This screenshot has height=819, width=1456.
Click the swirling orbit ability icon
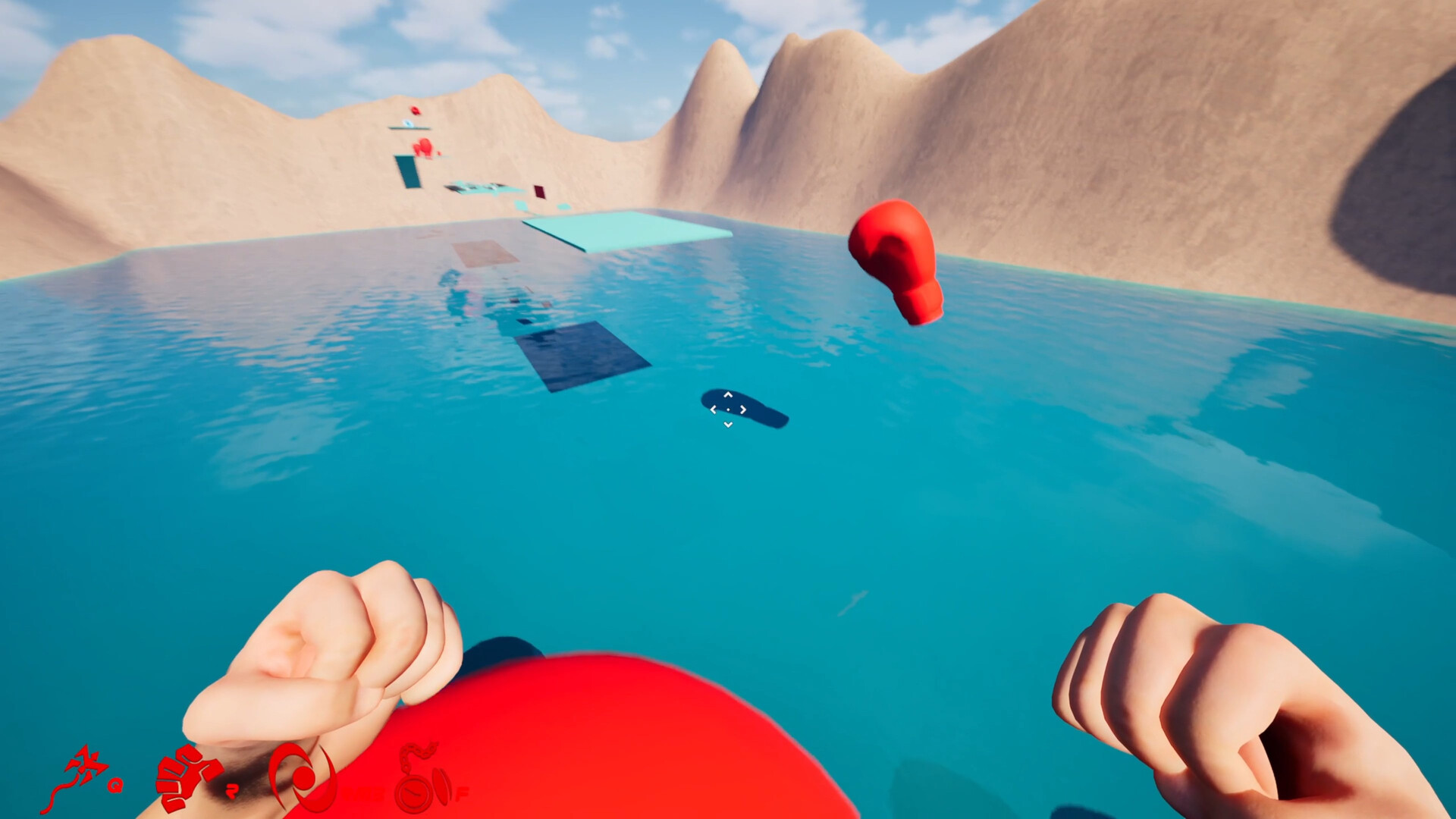[x=302, y=778]
